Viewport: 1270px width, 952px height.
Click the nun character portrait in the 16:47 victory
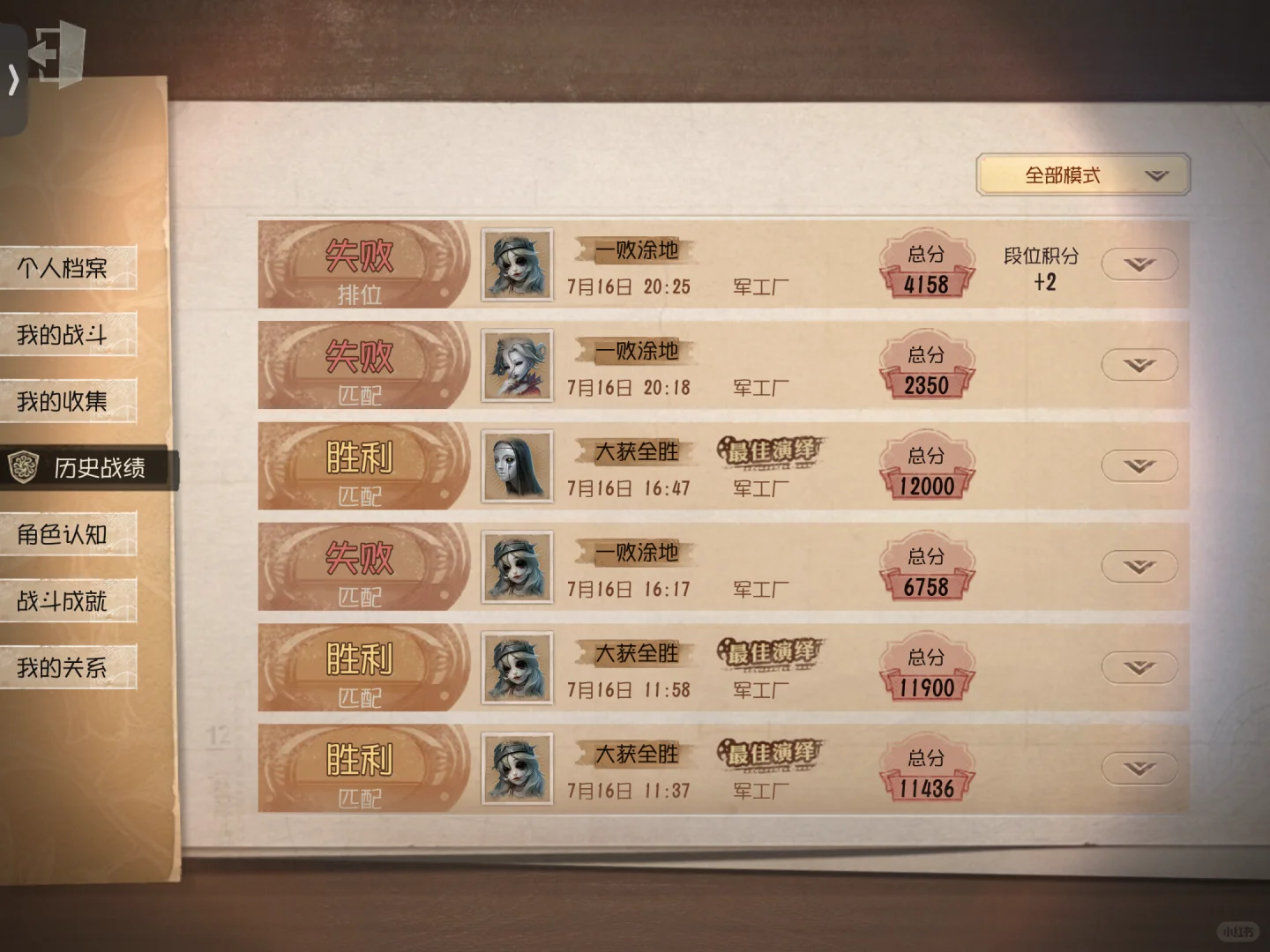click(x=516, y=465)
